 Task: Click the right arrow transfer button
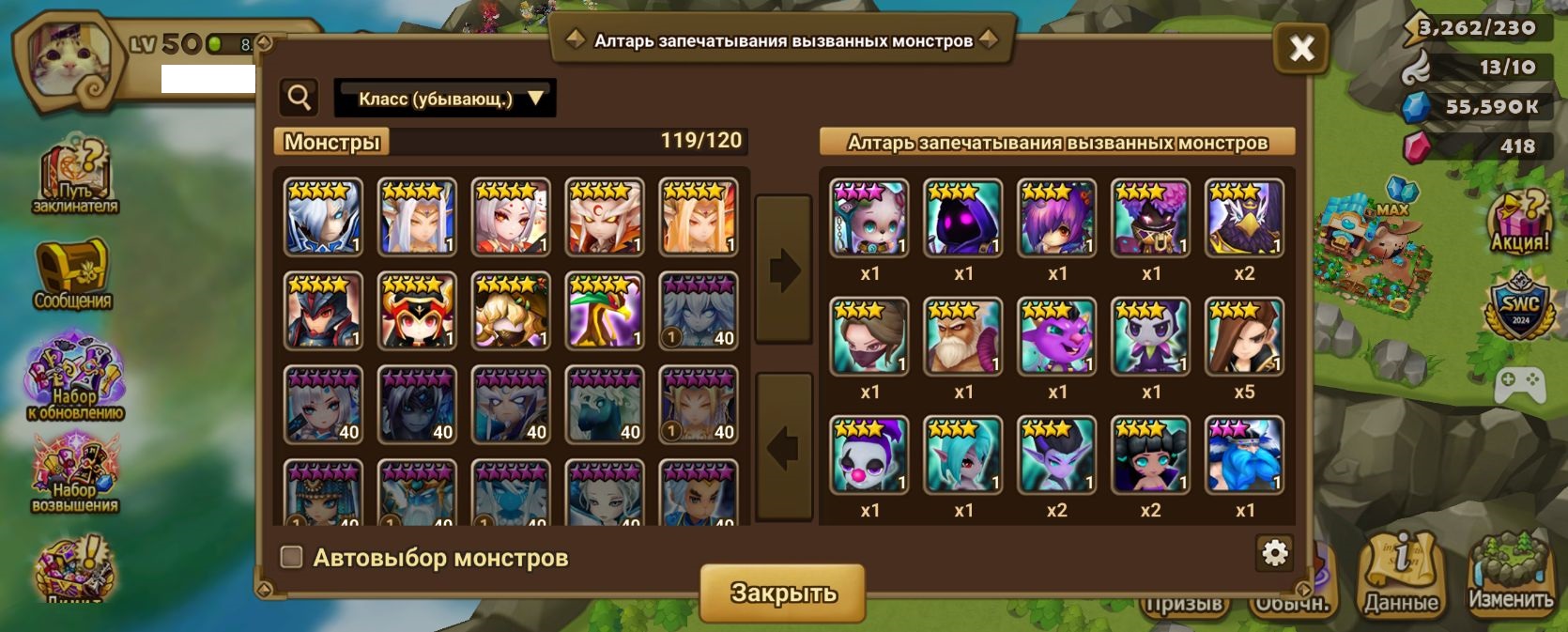783,270
